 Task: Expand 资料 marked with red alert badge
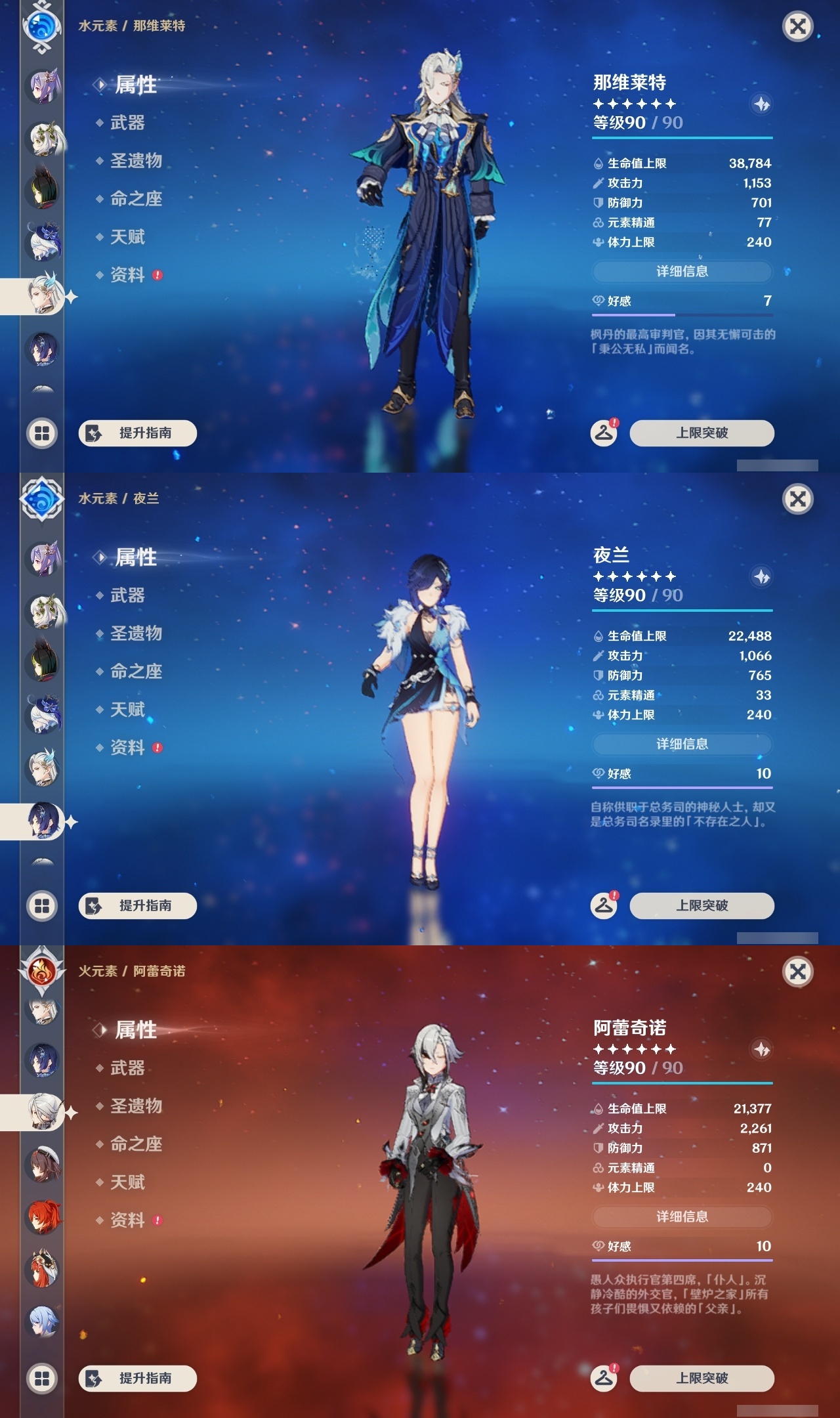(x=129, y=276)
